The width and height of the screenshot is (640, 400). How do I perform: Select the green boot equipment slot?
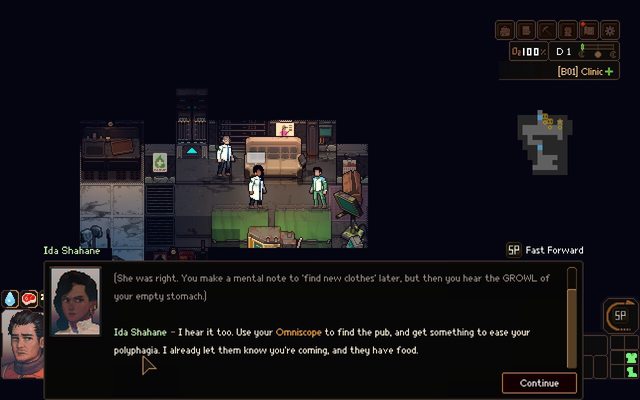click(x=630, y=374)
